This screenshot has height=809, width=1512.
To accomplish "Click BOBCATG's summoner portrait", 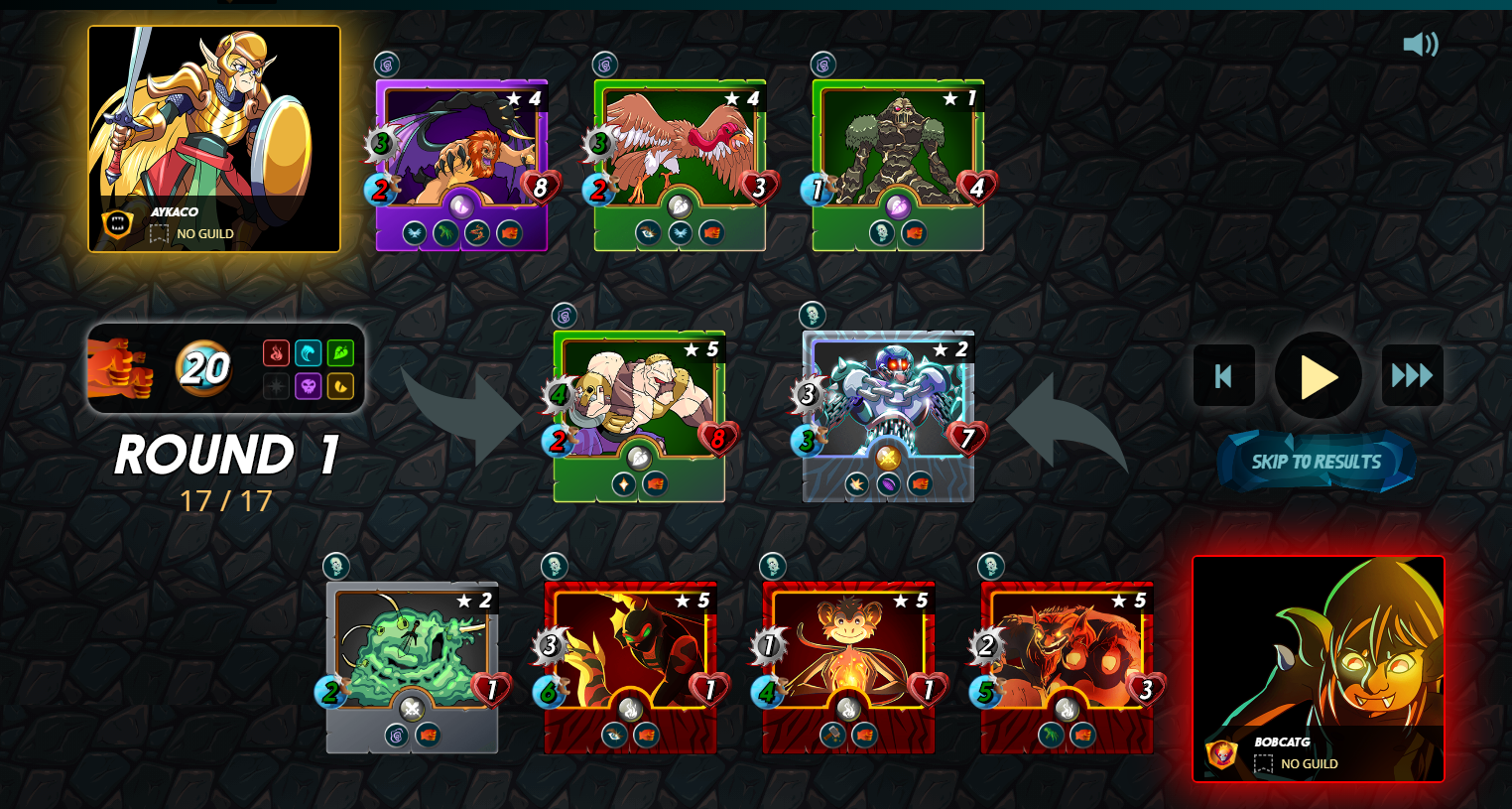I will tap(1319, 655).
